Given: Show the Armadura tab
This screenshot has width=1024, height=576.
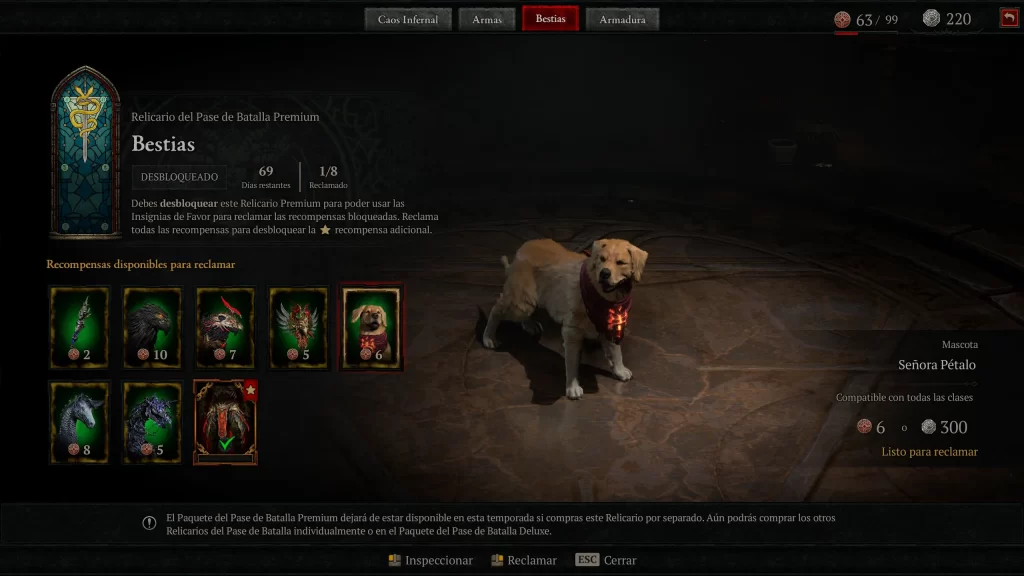Looking at the screenshot, I should (622, 19).
